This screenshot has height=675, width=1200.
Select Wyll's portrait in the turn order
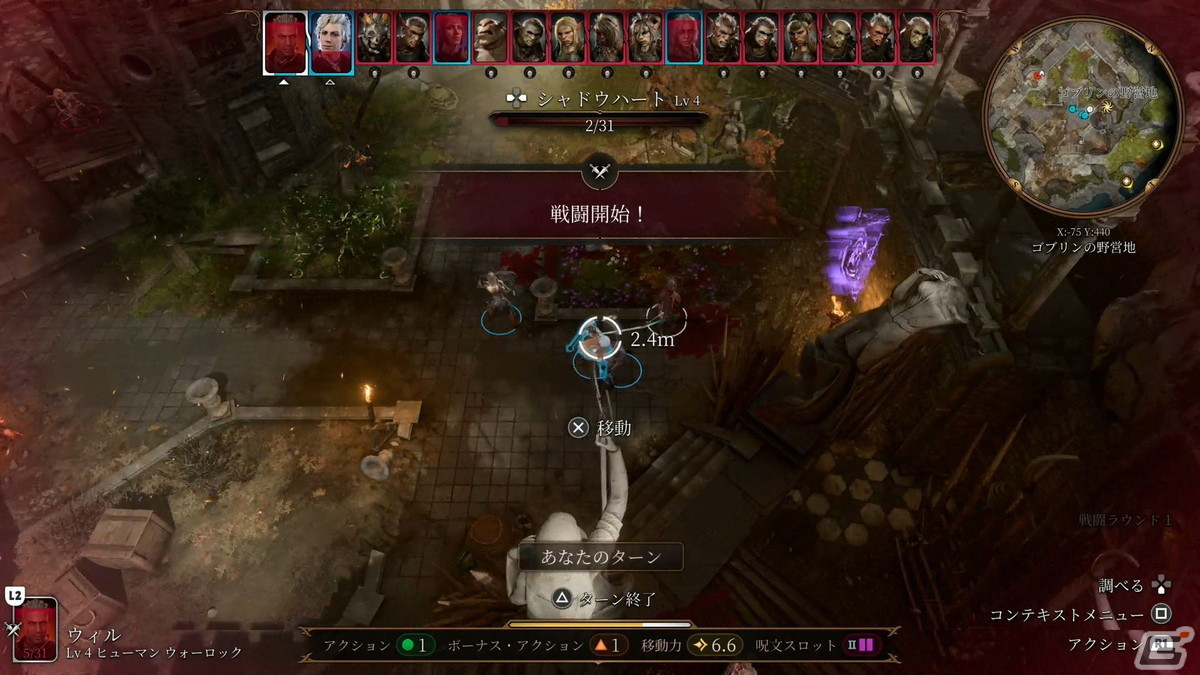285,42
